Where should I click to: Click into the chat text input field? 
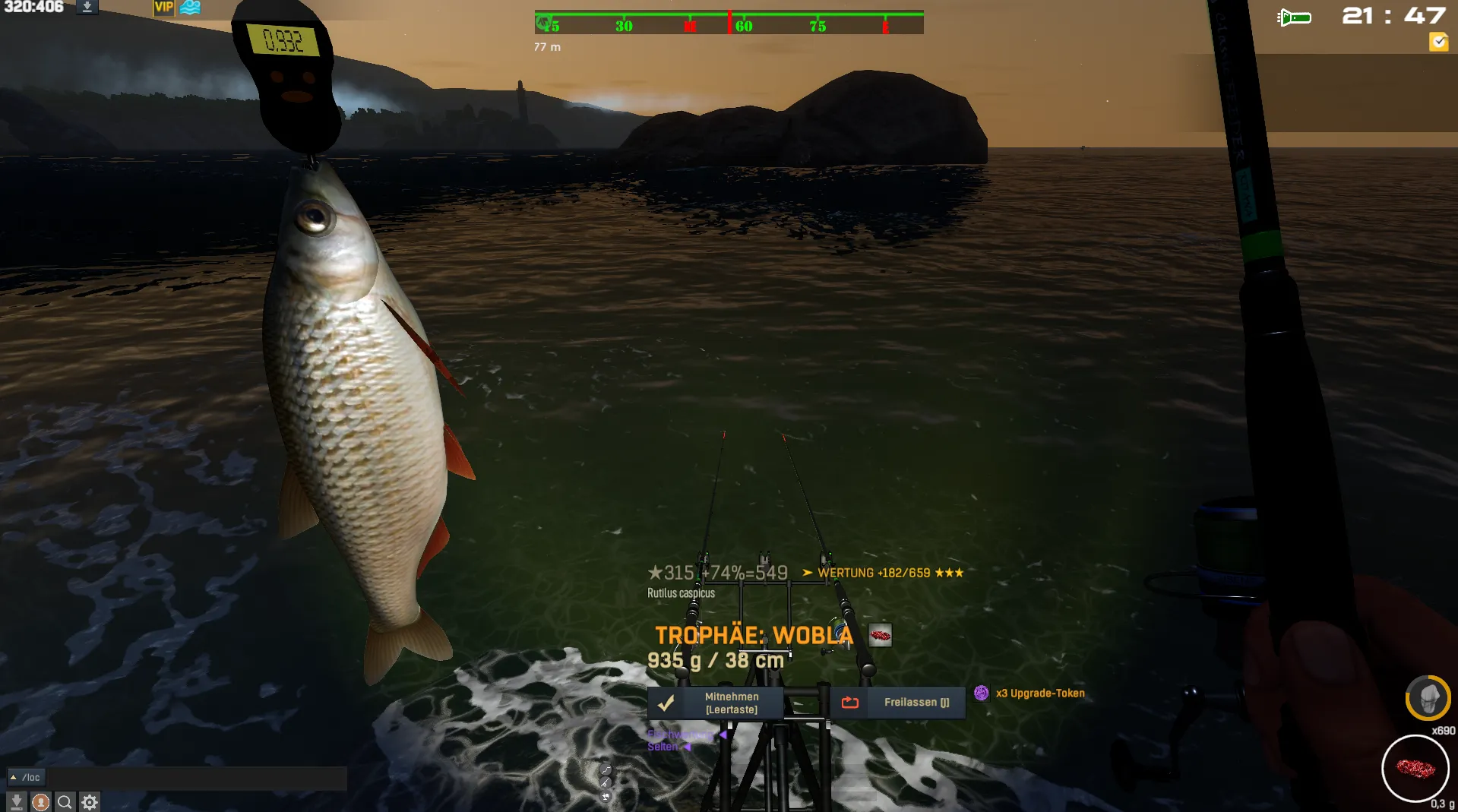198,777
